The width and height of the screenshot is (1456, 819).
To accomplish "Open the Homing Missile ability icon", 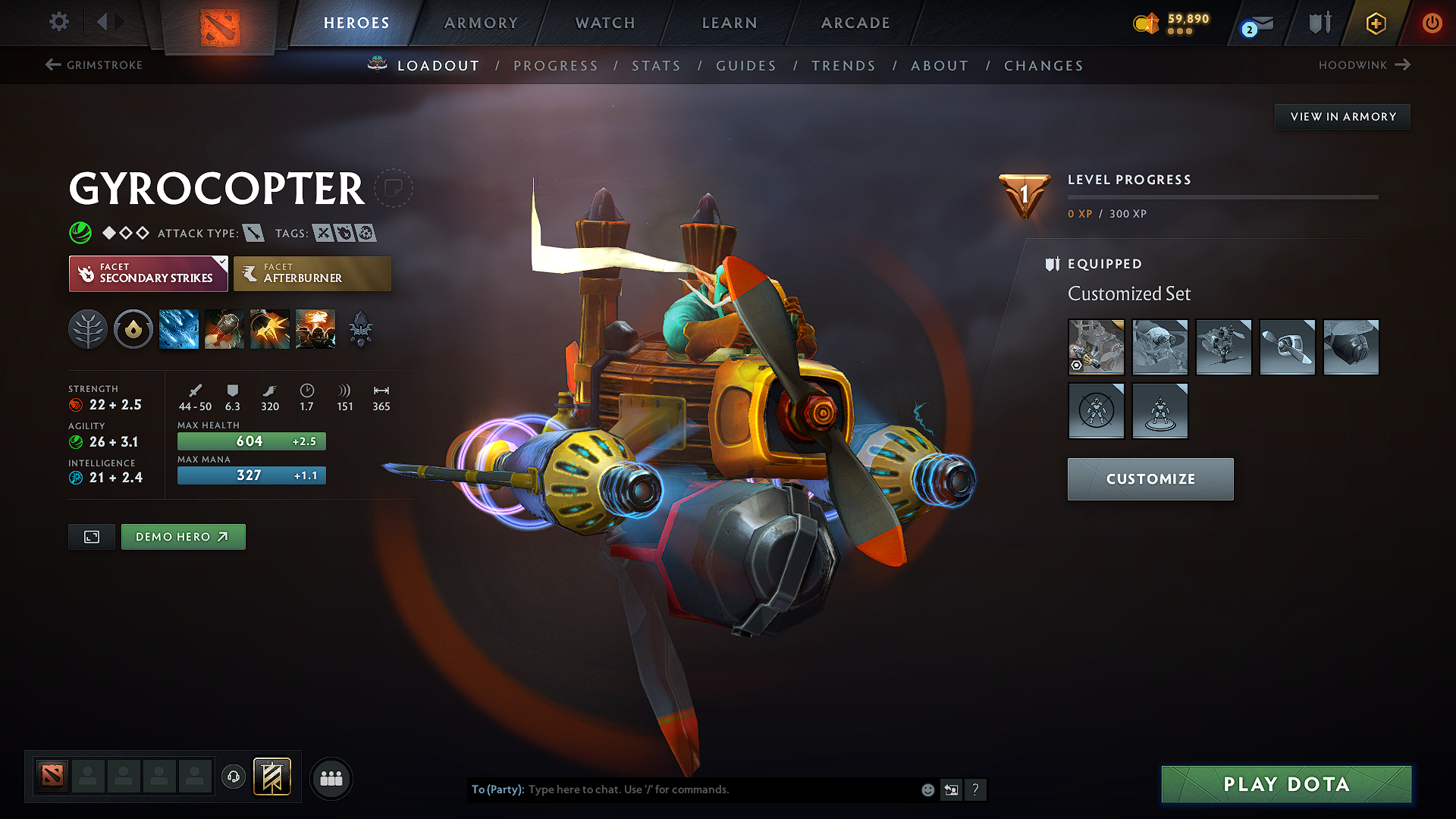I will [x=224, y=328].
